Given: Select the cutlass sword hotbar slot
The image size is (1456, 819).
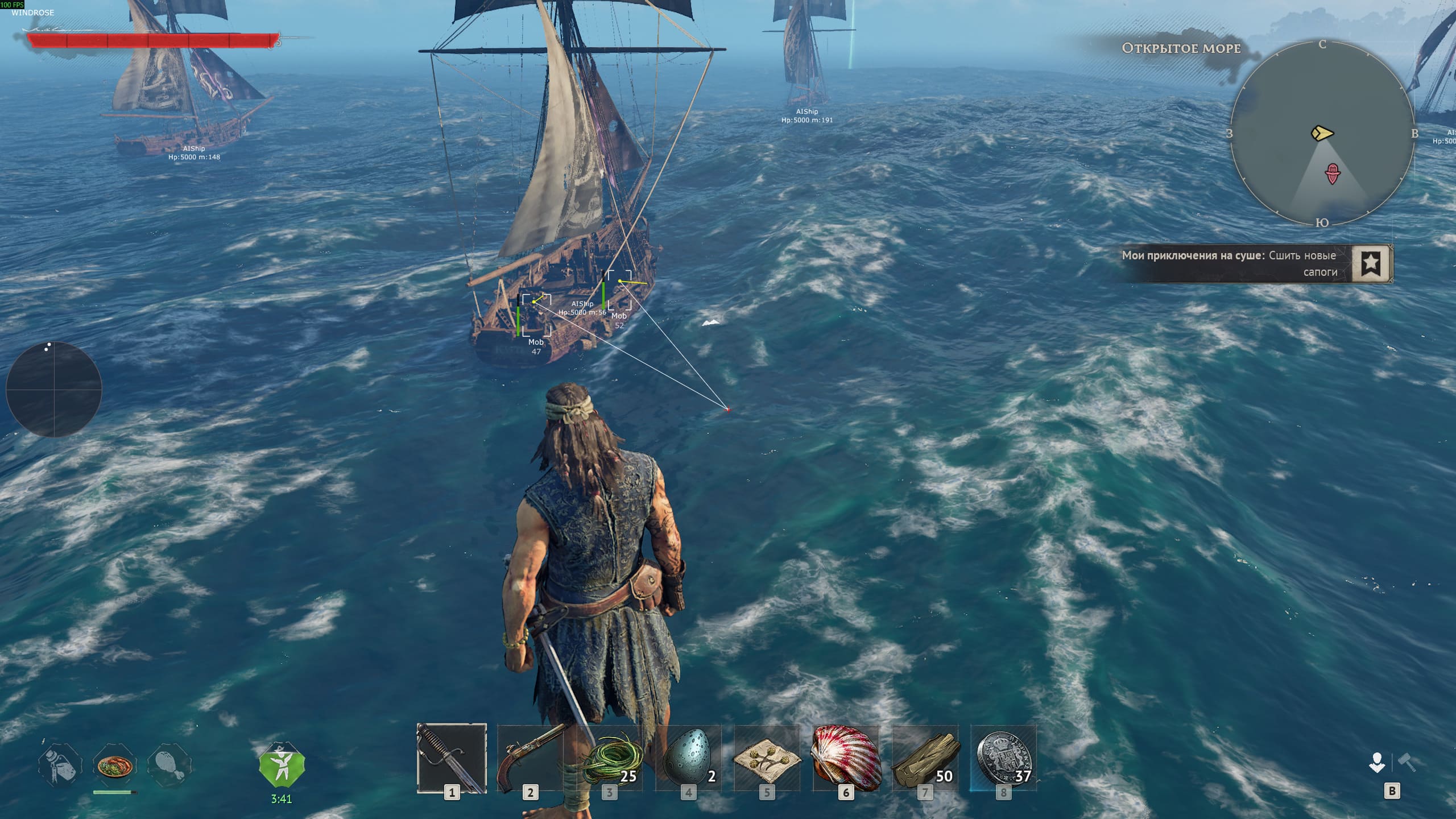Looking at the screenshot, I should click(x=452, y=758).
